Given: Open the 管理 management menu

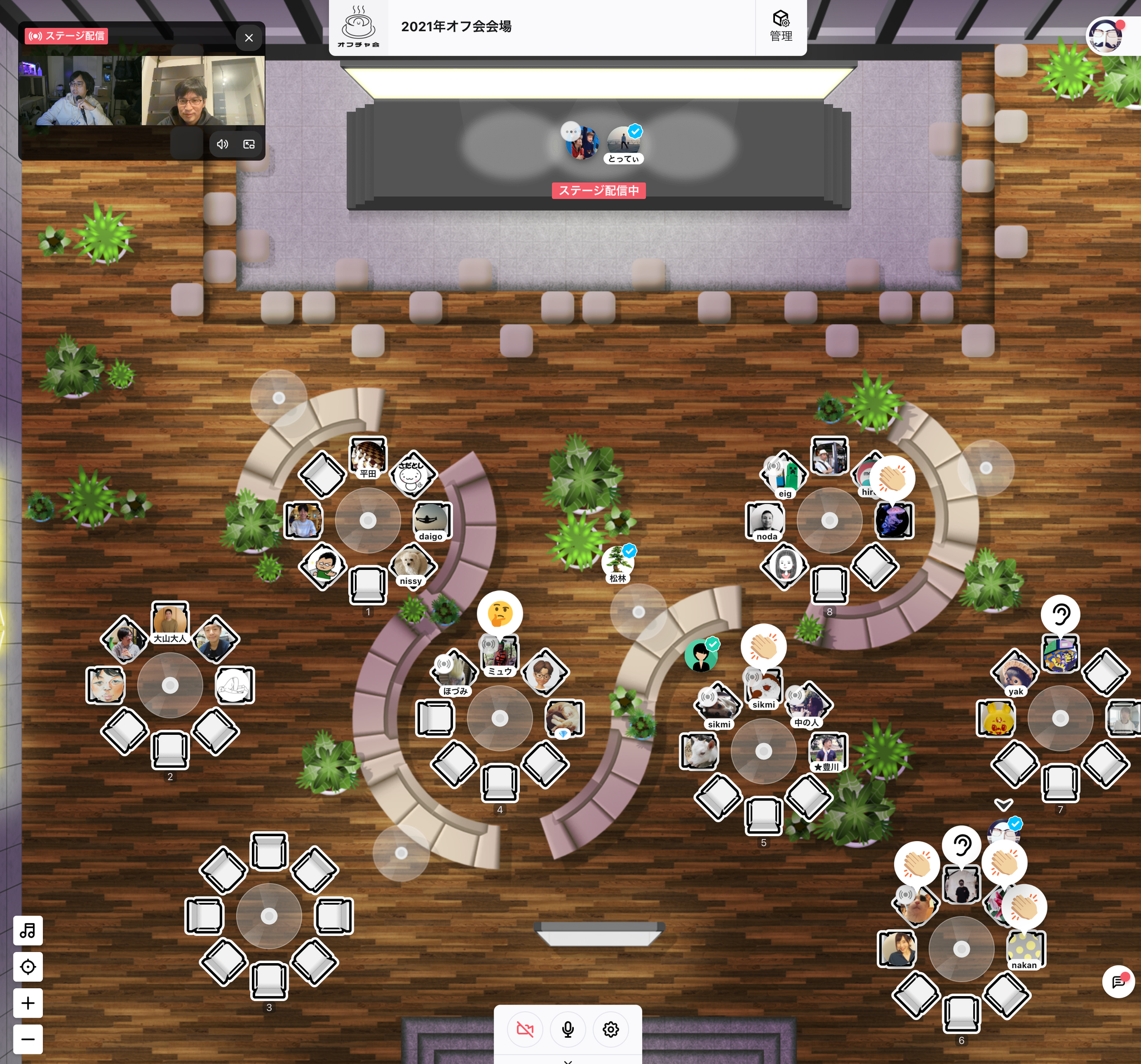Looking at the screenshot, I should point(781,26).
